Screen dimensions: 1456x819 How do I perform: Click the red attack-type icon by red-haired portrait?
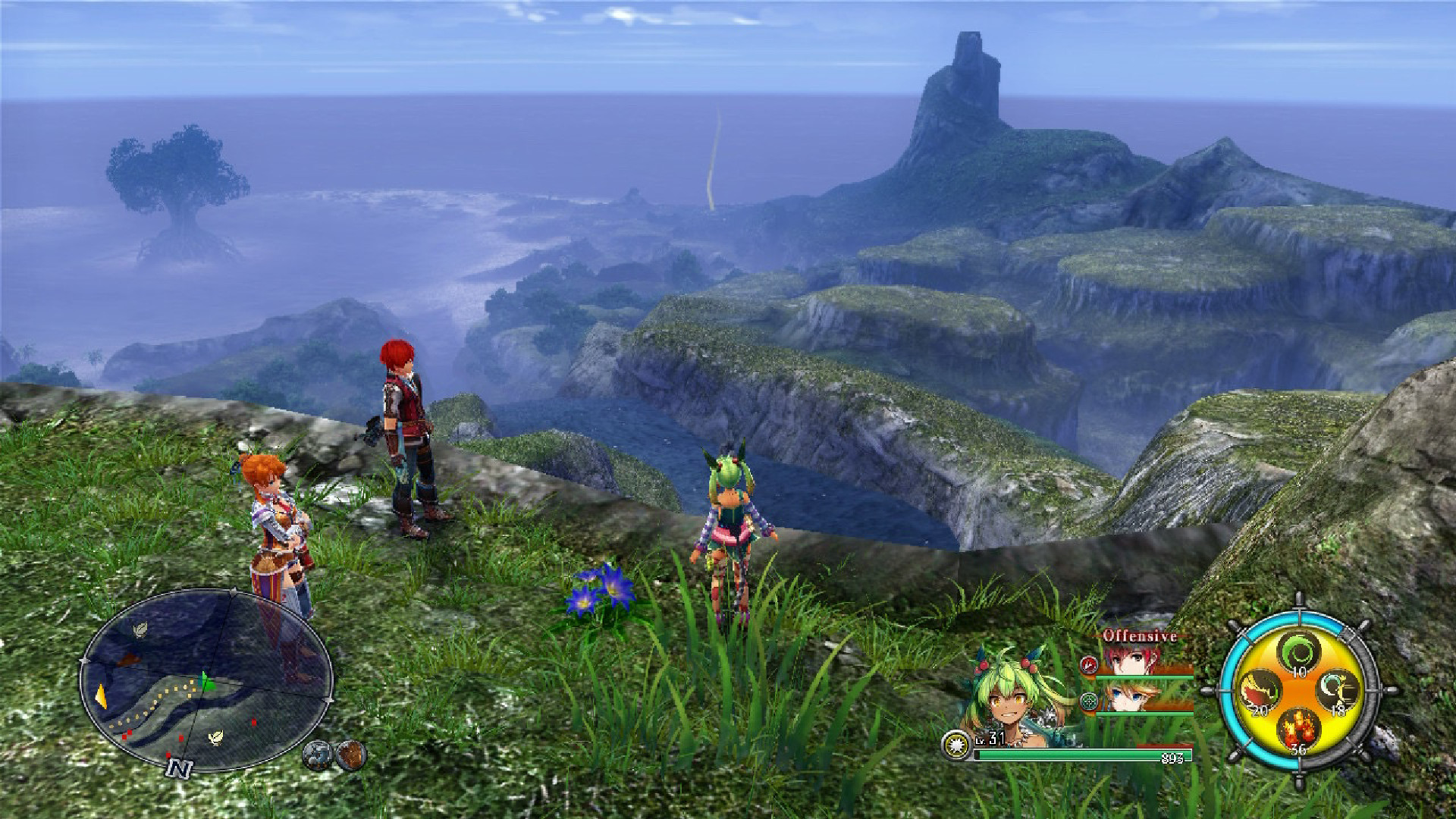point(1089,665)
